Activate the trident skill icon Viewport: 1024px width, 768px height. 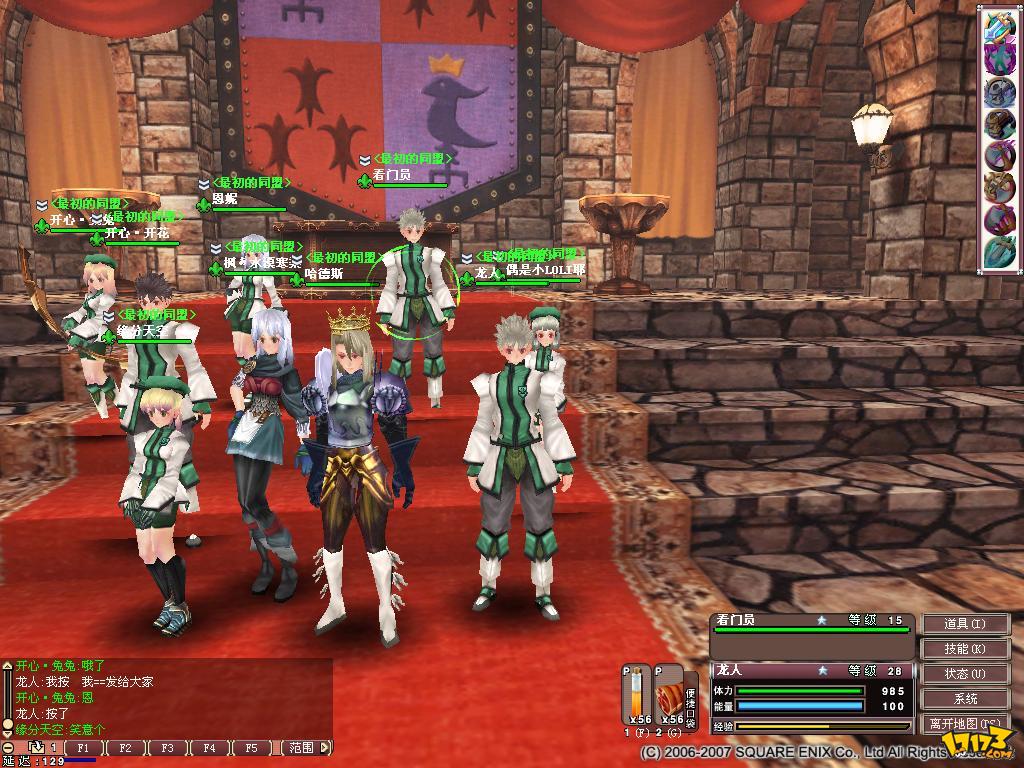tap(999, 25)
